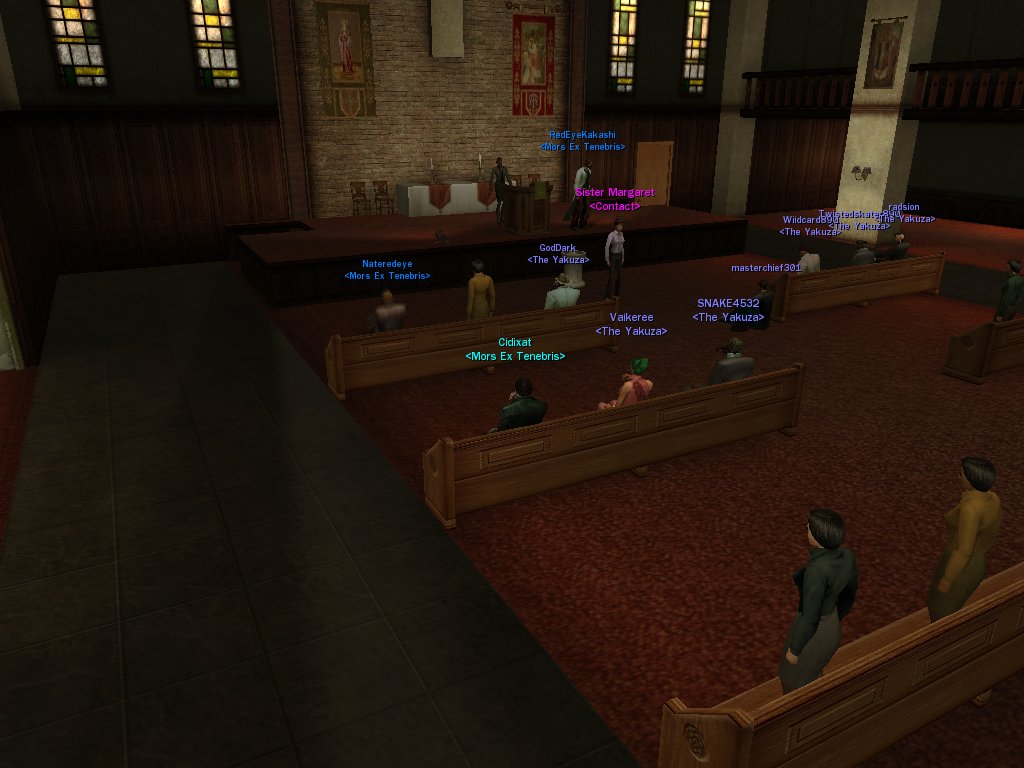1024x768 pixels.
Task: Choose the Nateredeye name label
Action: pyautogui.click(x=387, y=264)
